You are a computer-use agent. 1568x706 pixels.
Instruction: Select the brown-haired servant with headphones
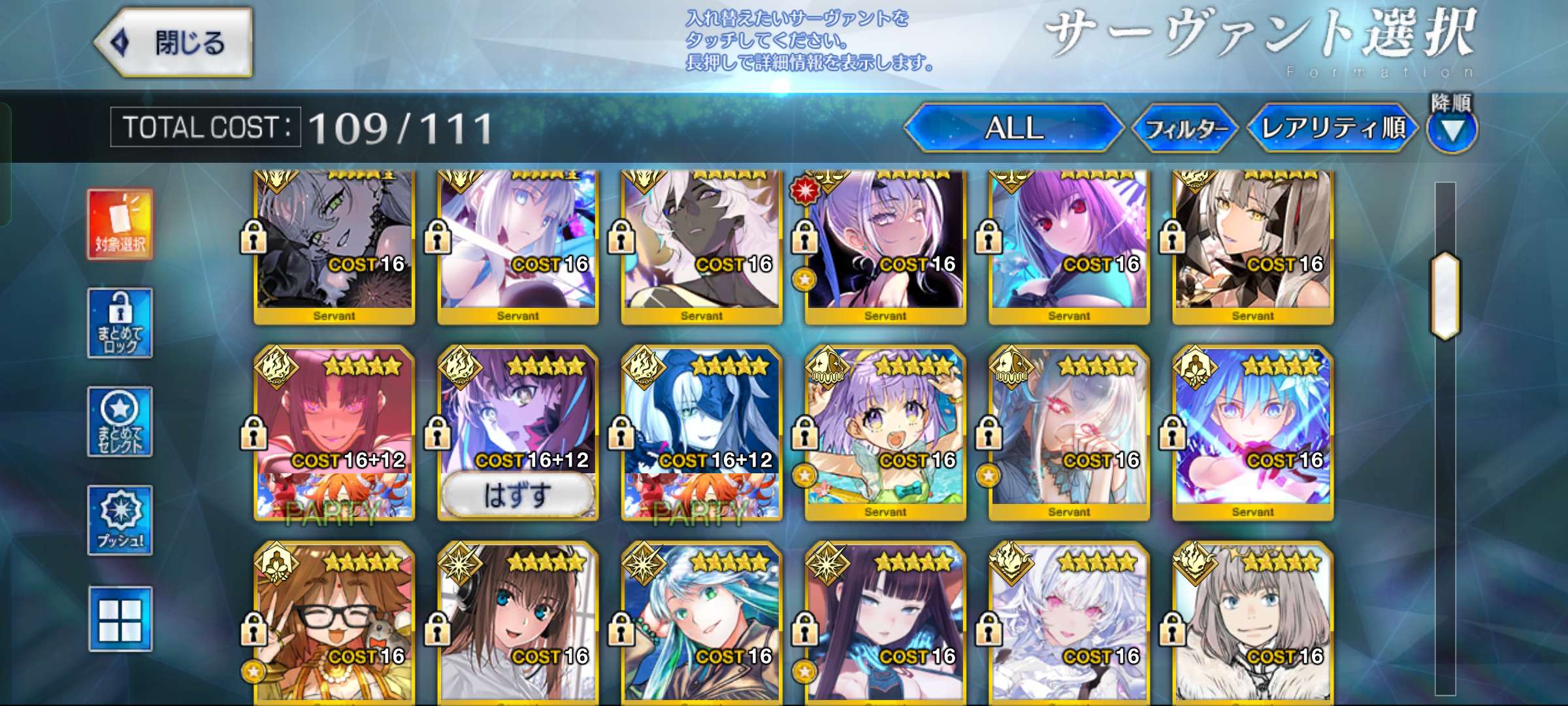(x=517, y=621)
